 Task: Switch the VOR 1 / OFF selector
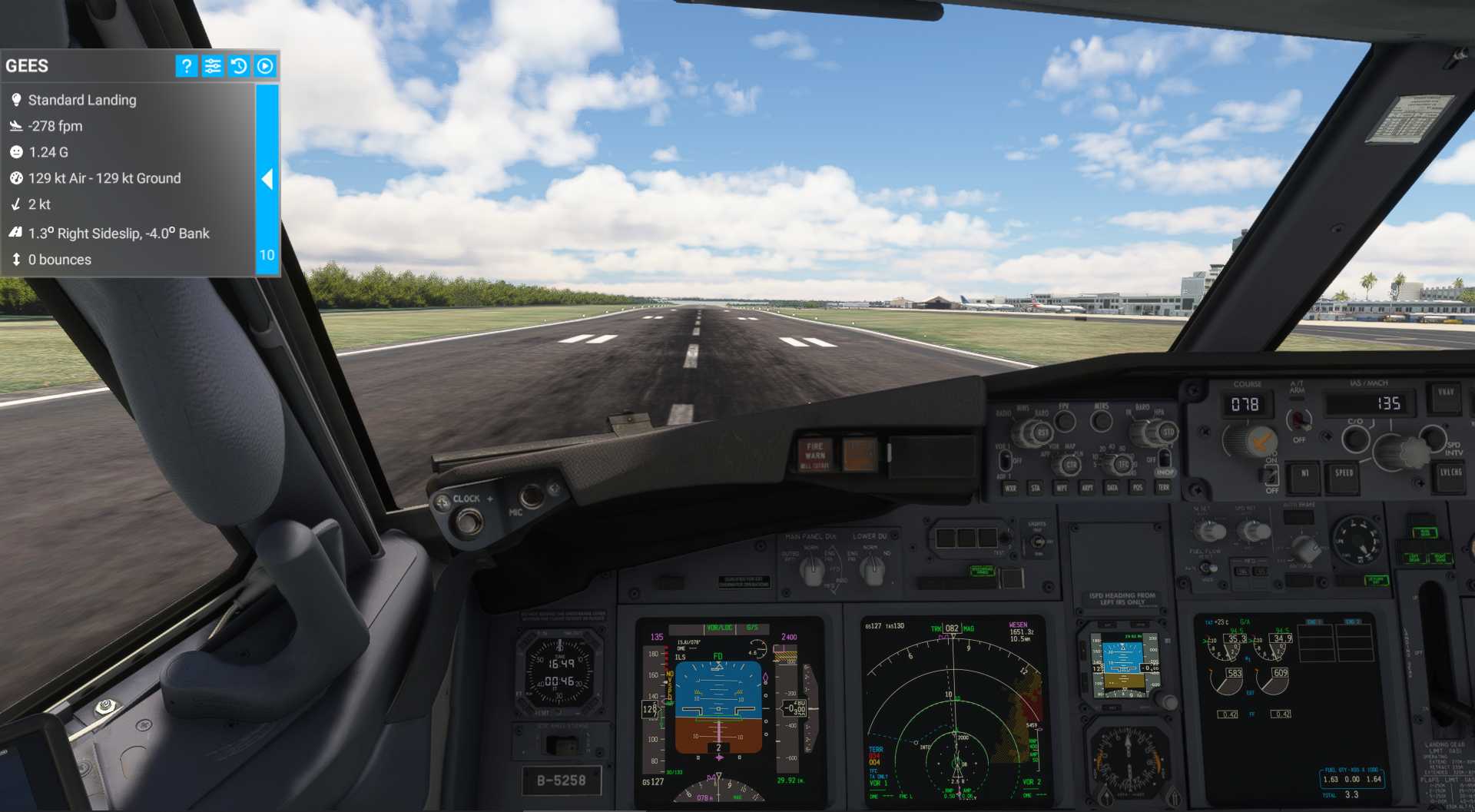coord(1004,461)
